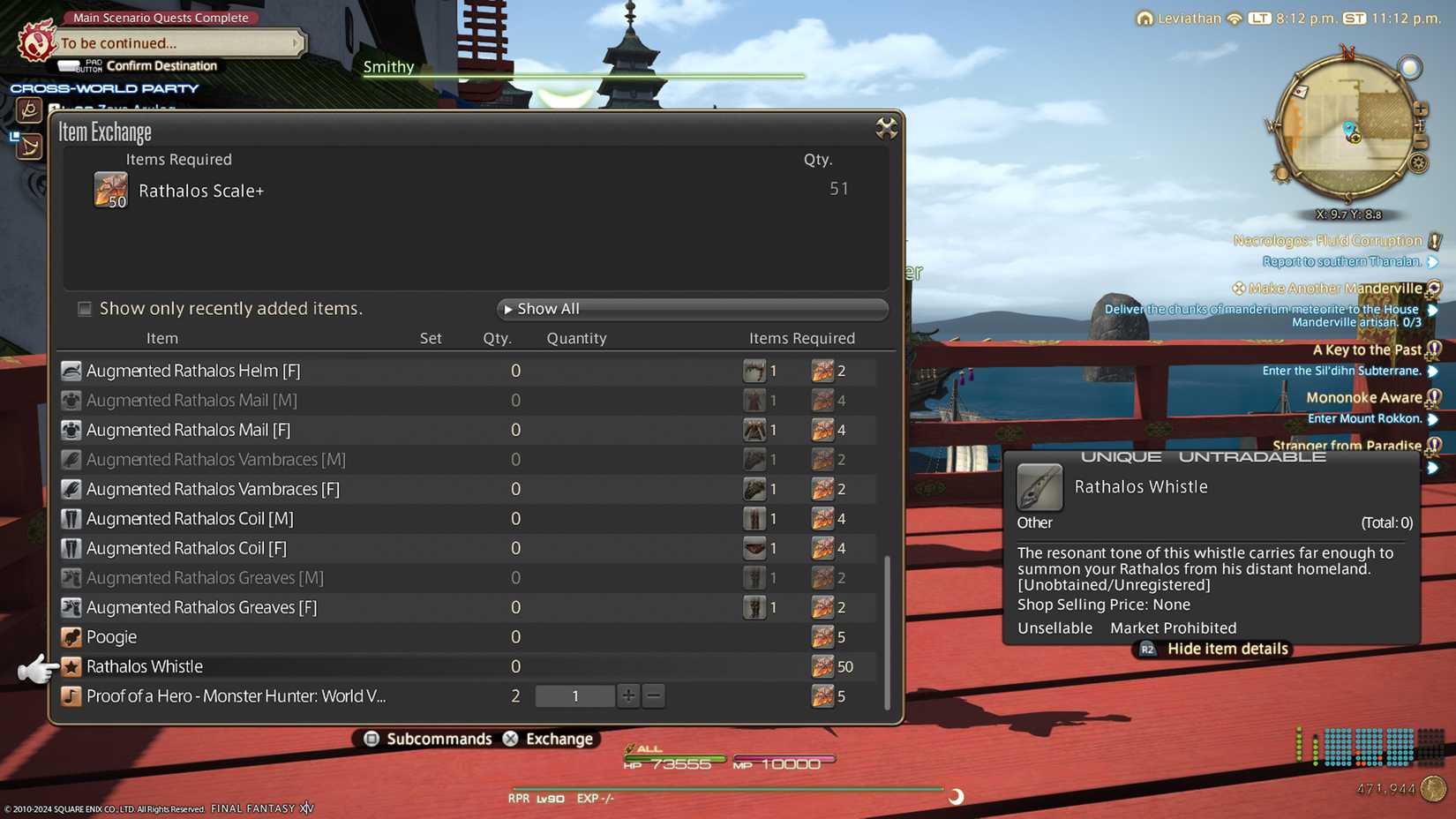Click the grand company crest beside the quest log

coord(35,41)
